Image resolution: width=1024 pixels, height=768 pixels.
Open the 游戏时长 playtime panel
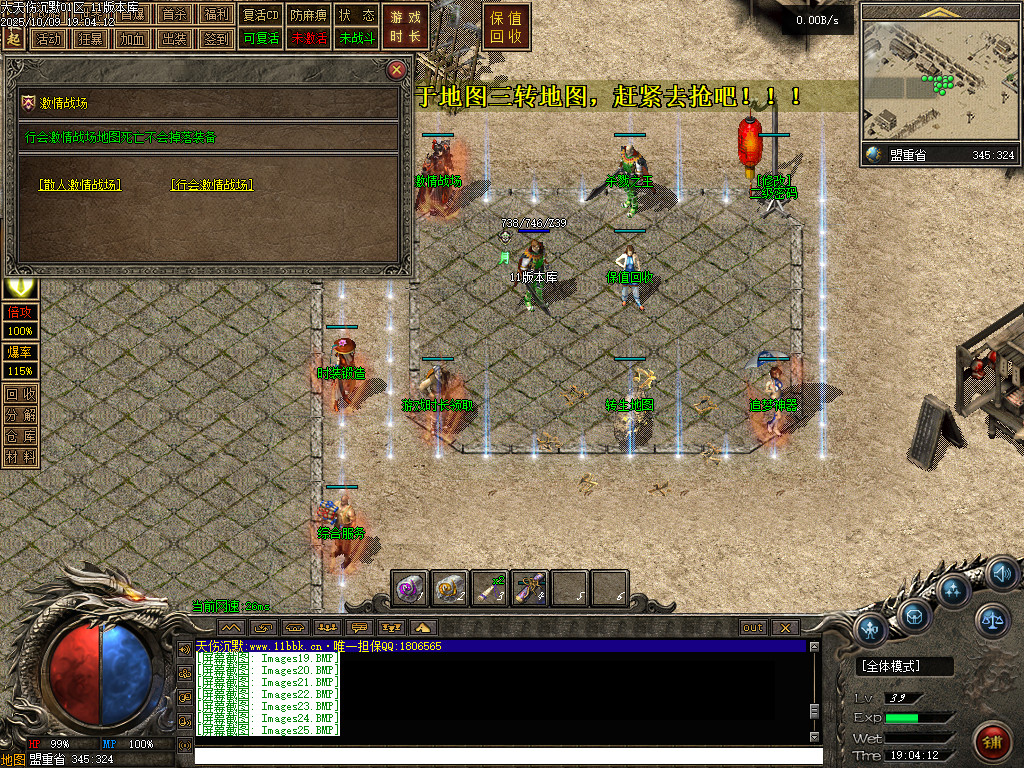[406, 27]
